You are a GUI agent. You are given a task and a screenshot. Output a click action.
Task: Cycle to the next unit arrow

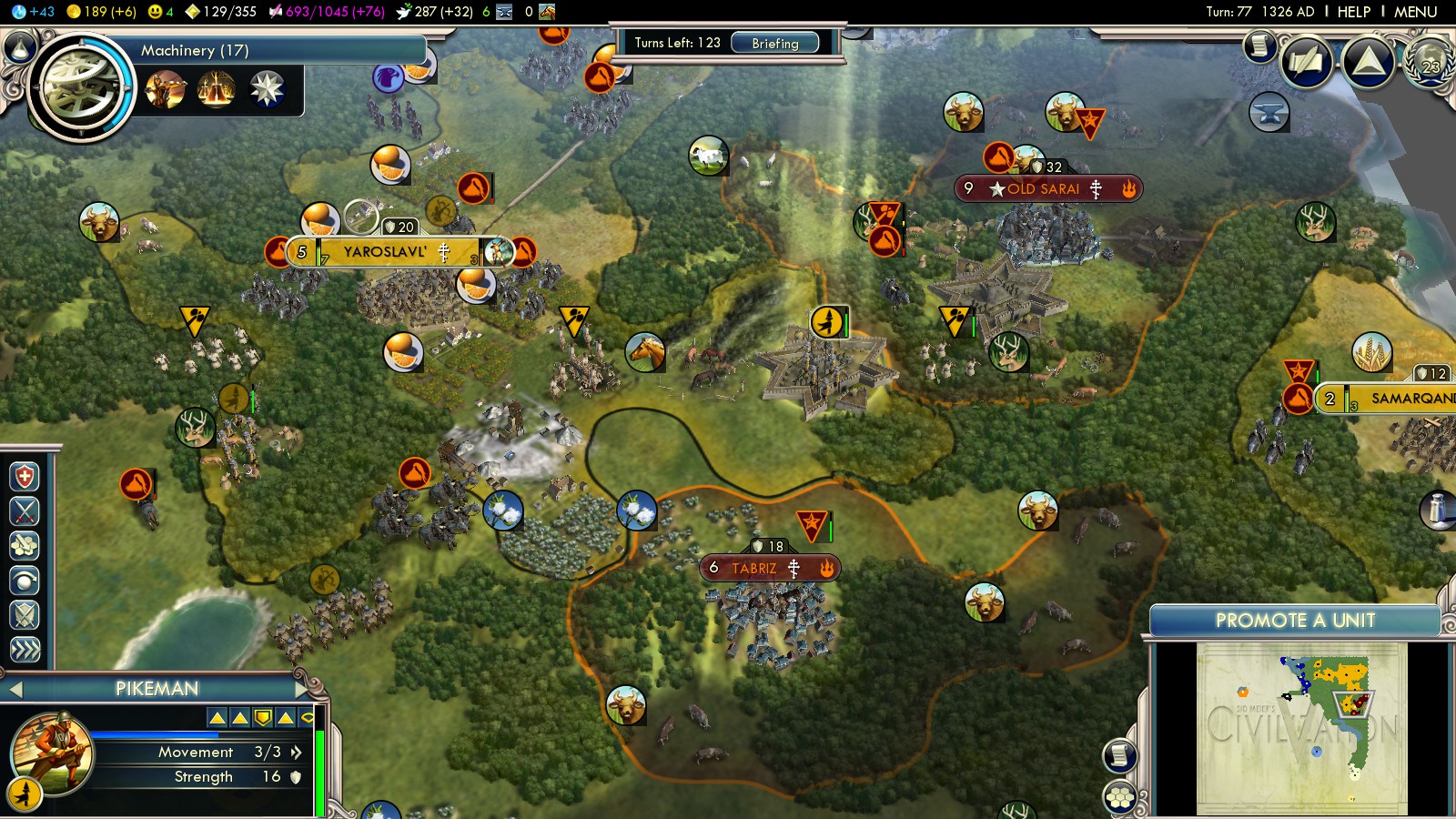302,689
